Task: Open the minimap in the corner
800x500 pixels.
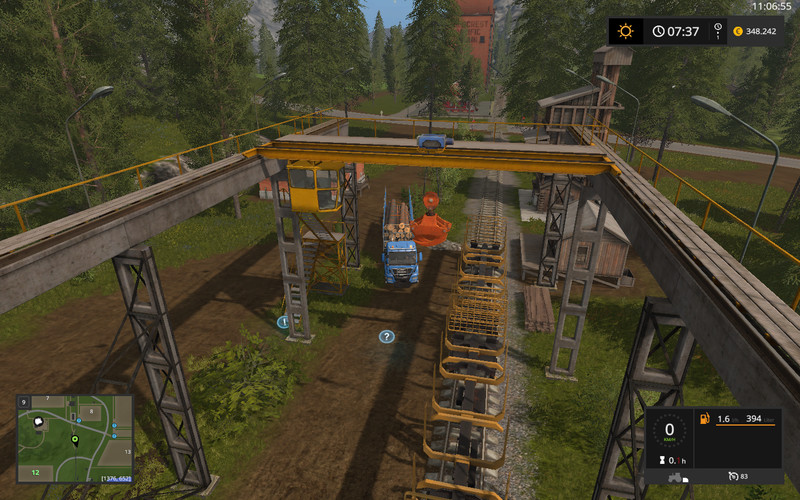Action: click(x=75, y=438)
